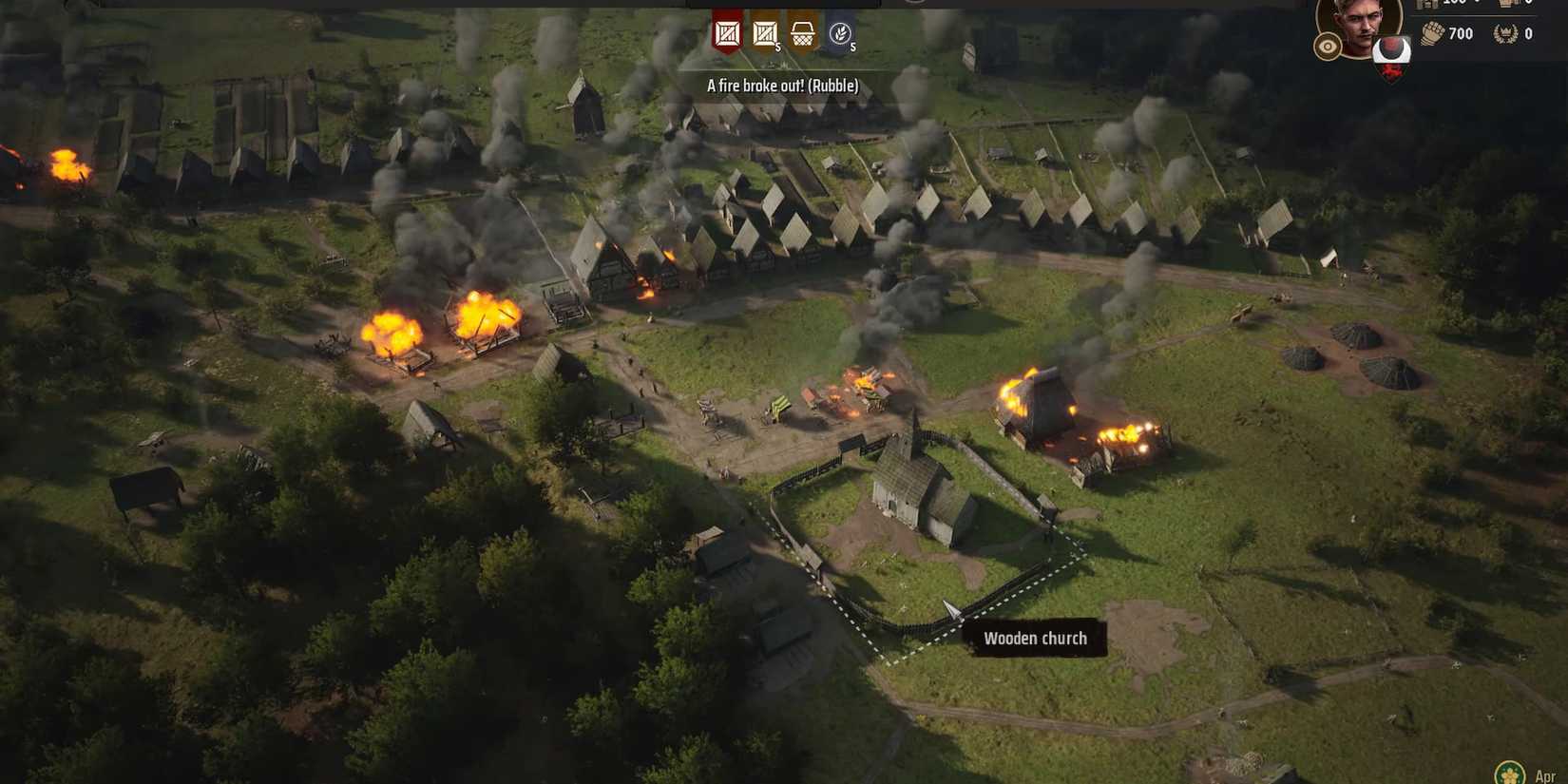Click the basket notification icon
Viewport: 1568px width, 784px height.
[803, 31]
